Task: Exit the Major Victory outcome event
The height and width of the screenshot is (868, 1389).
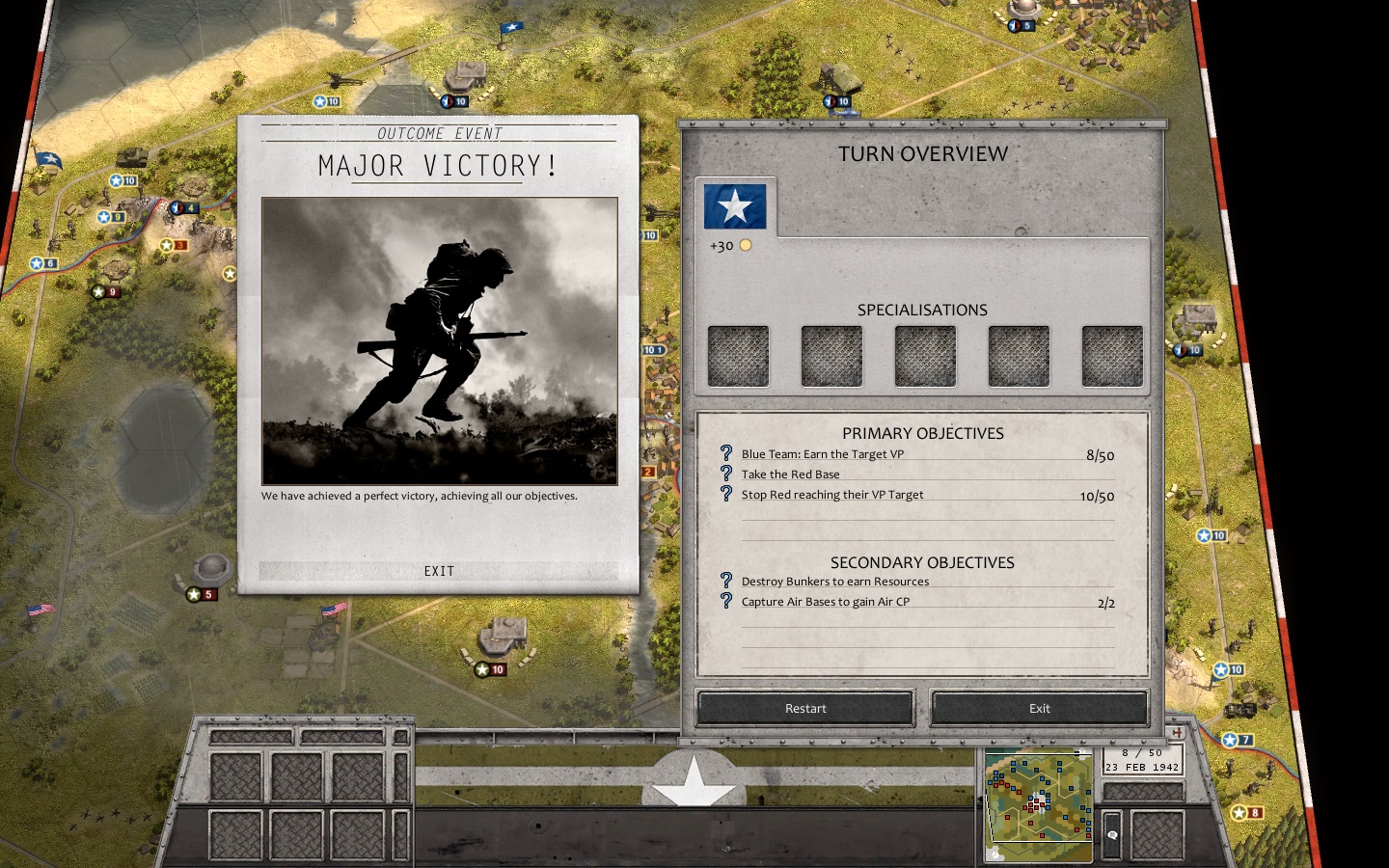Action: click(439, 571)
